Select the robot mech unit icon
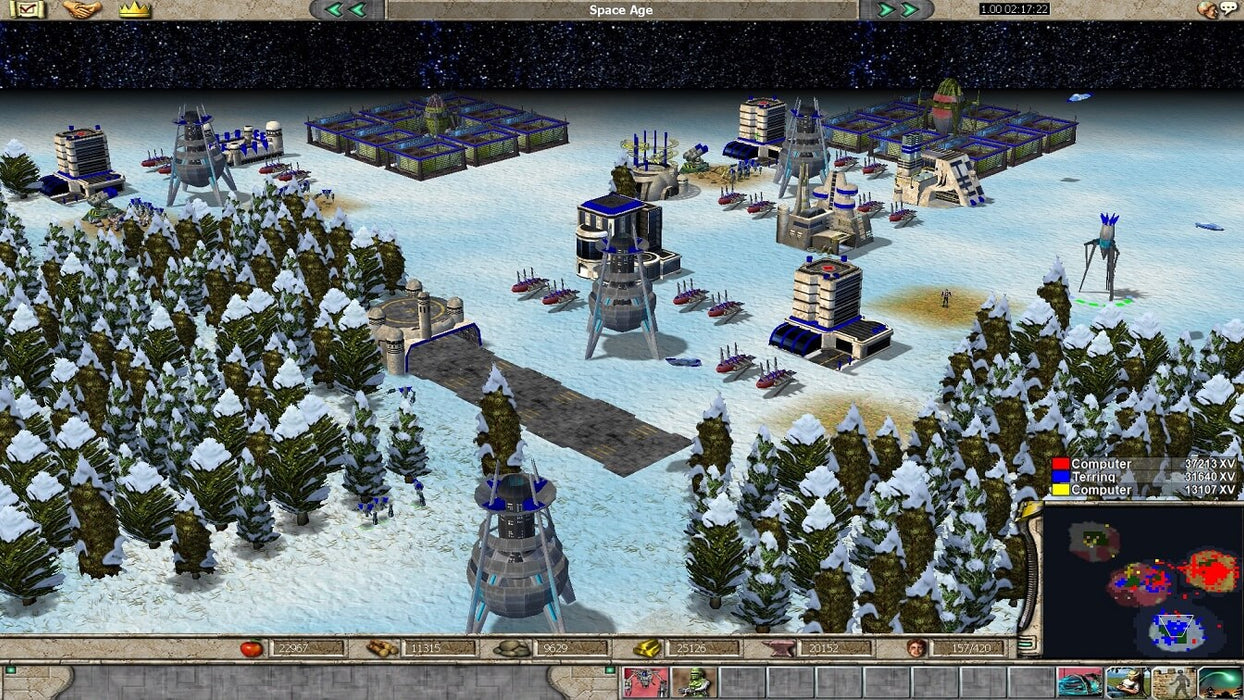This screenshot has height=700, width=1244. coord(644,683)
